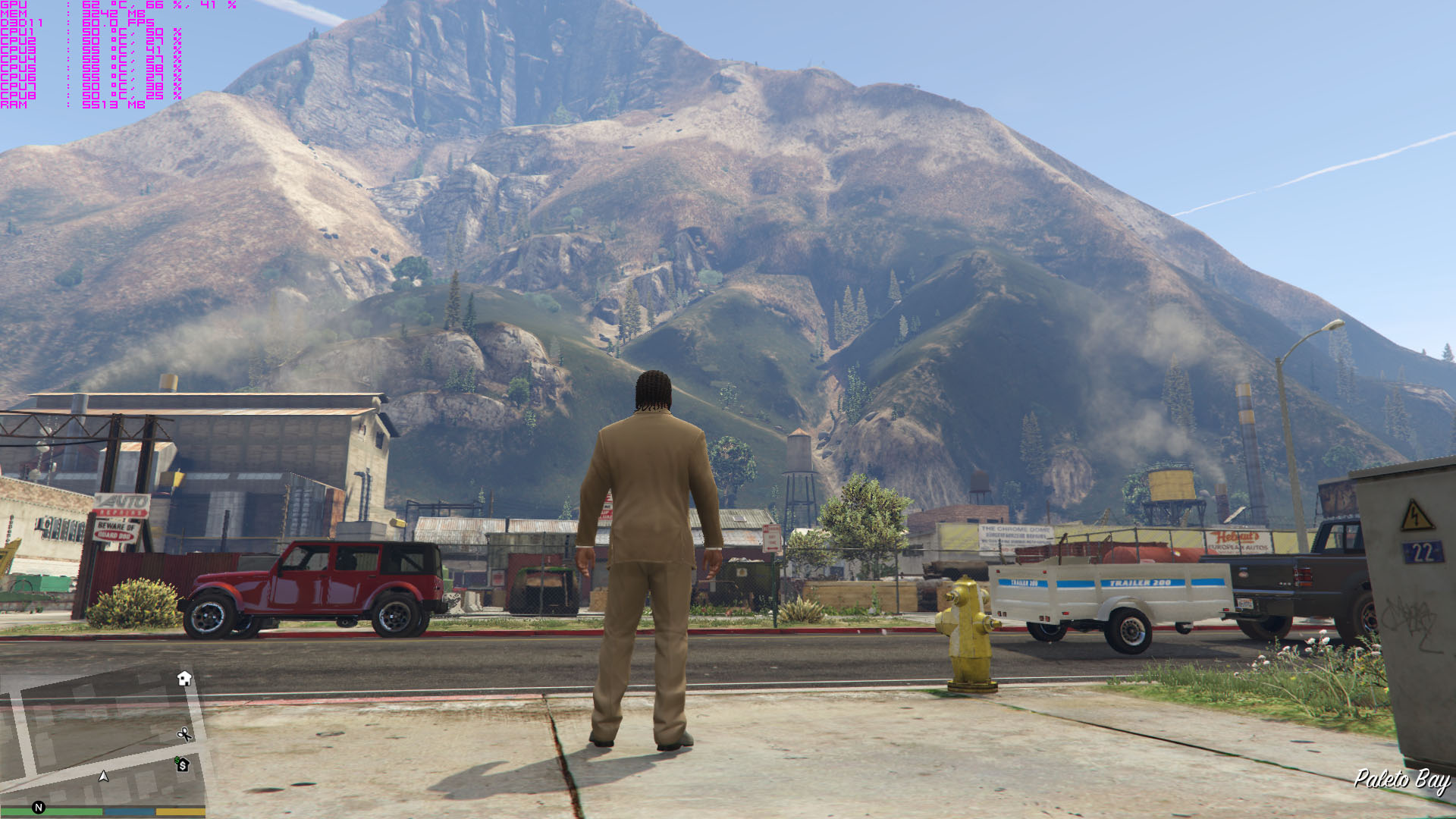The width and height of the screenshot is (1456, 819).
Task: Select the dollar-sign property marker
Action: click(183, 764)
